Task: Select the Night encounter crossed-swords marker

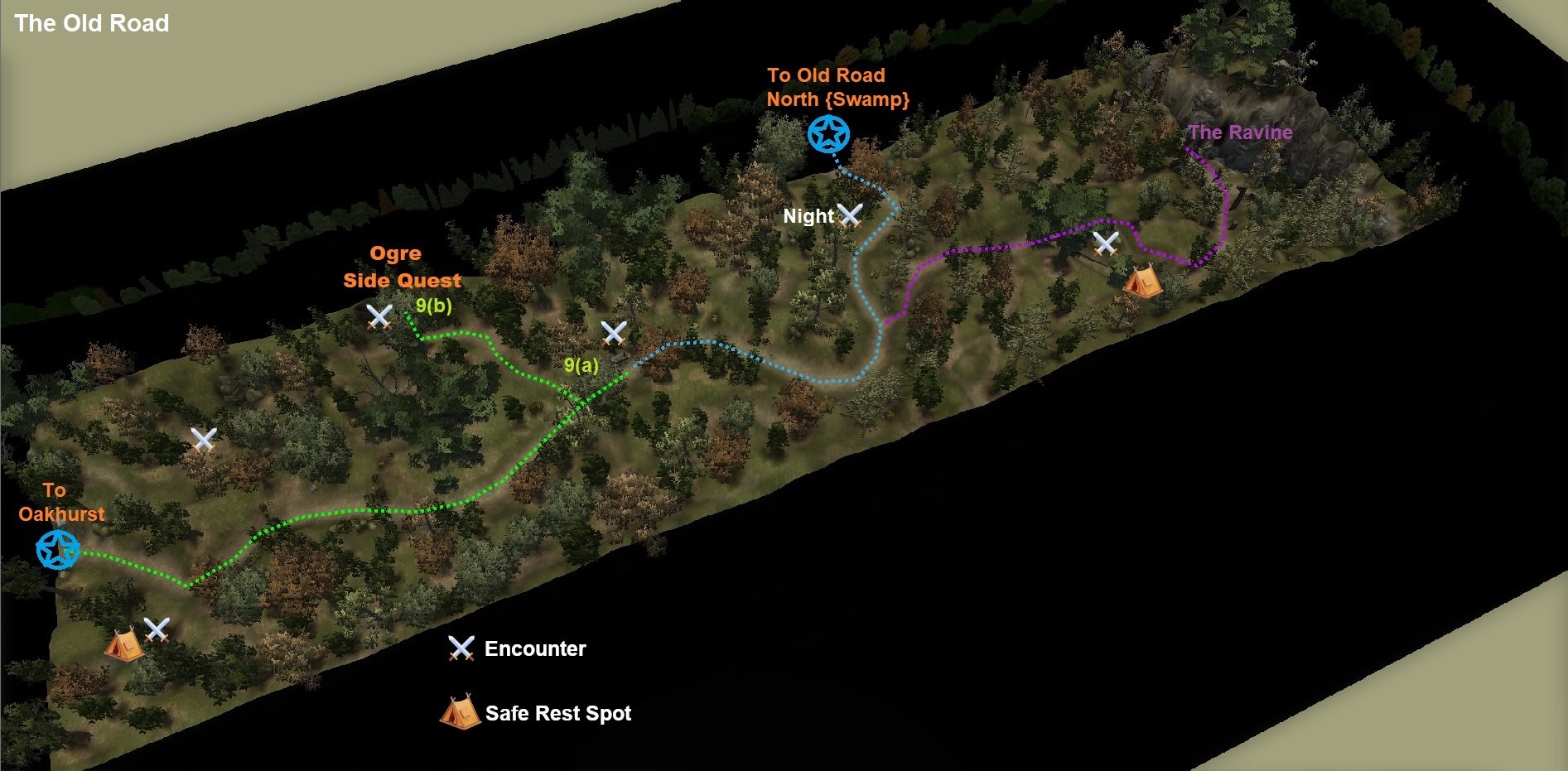Action: (x=850, y=215)
